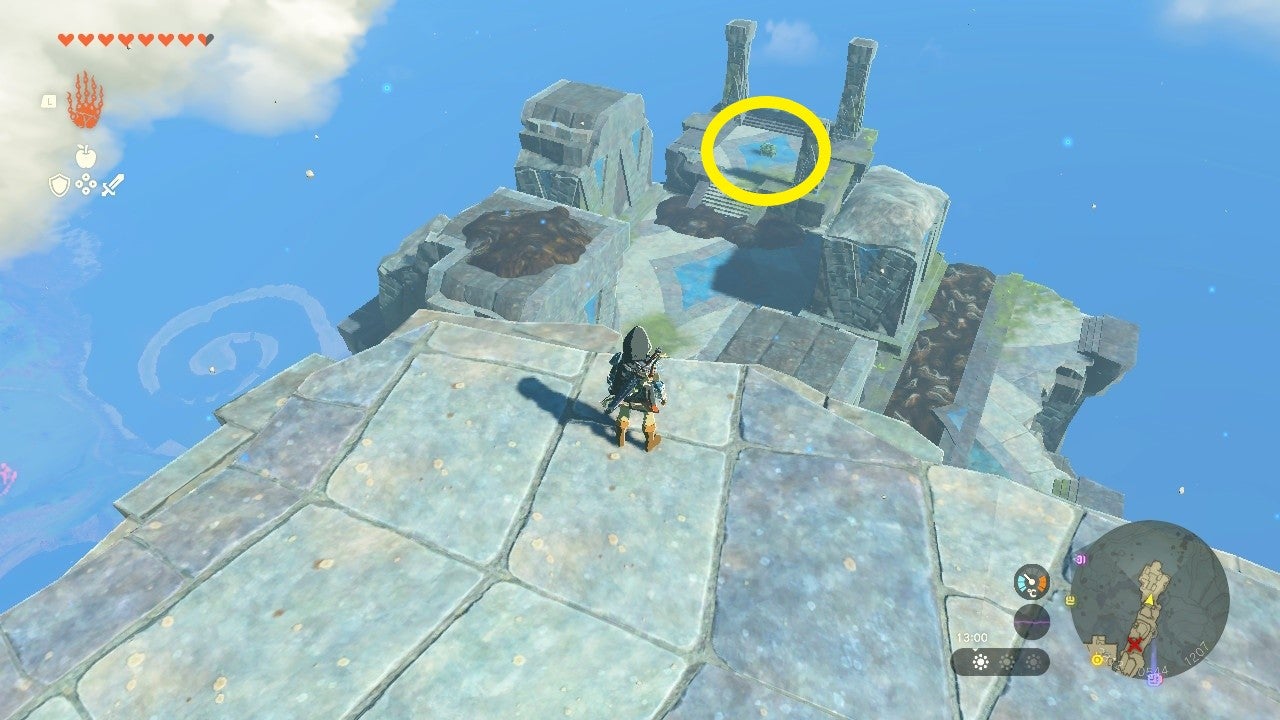Select the red flame-hand ability icon
The width and height of the screenshot is (1280, 720).
pos(85,99)
